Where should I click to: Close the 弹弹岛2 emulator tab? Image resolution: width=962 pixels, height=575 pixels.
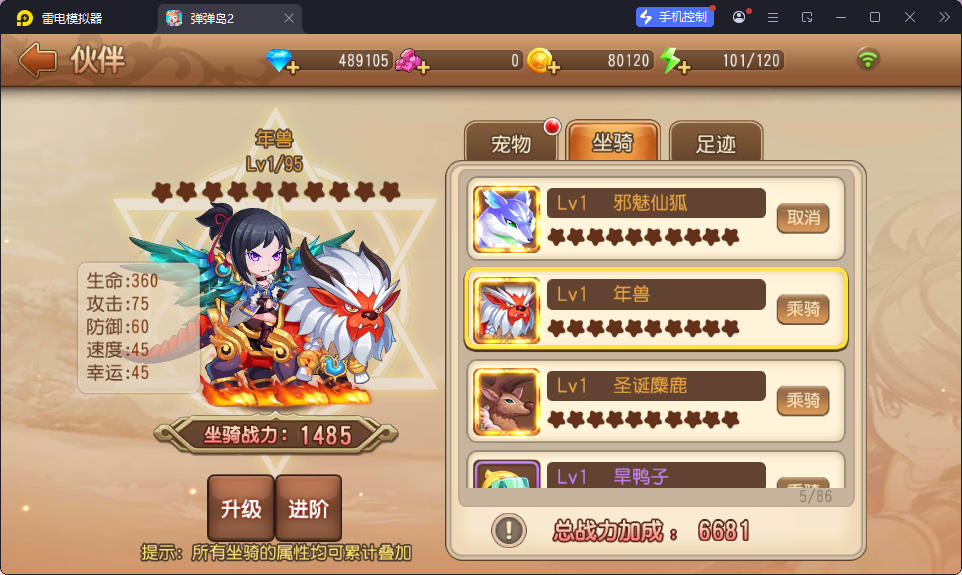pos(289,18)
